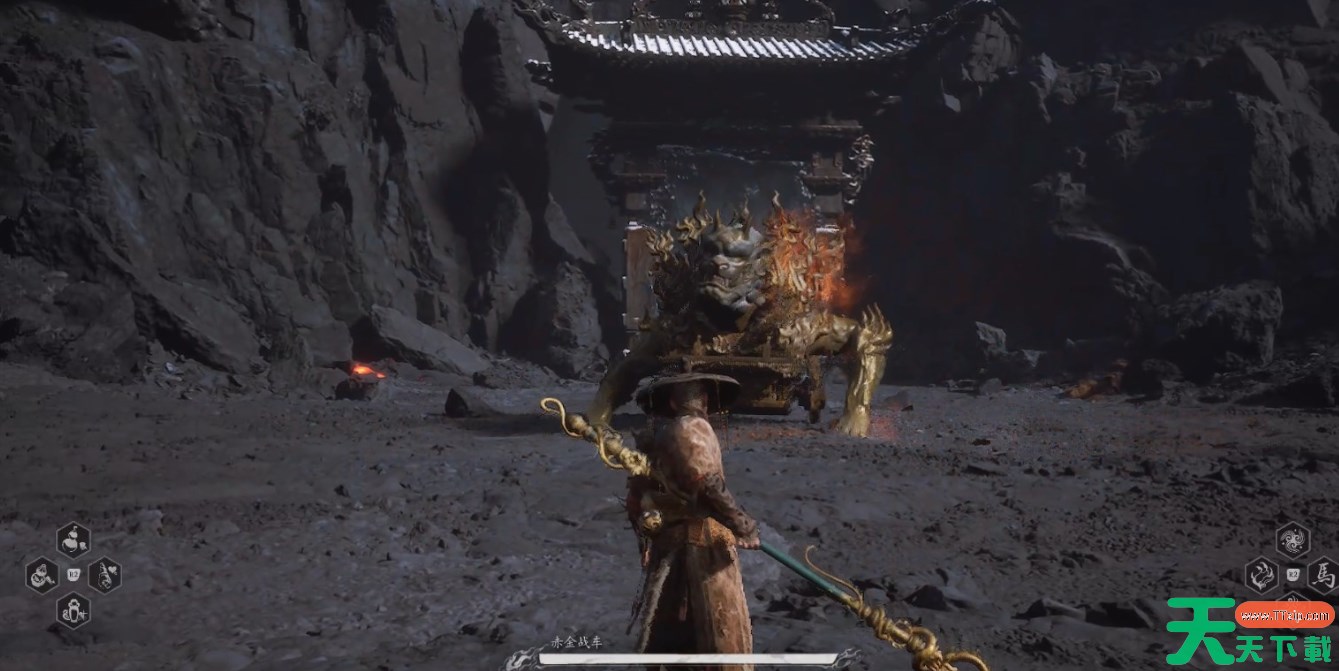Activate the 馬 character spell icon
The image size is (1339, 671).
[1323, 575]
